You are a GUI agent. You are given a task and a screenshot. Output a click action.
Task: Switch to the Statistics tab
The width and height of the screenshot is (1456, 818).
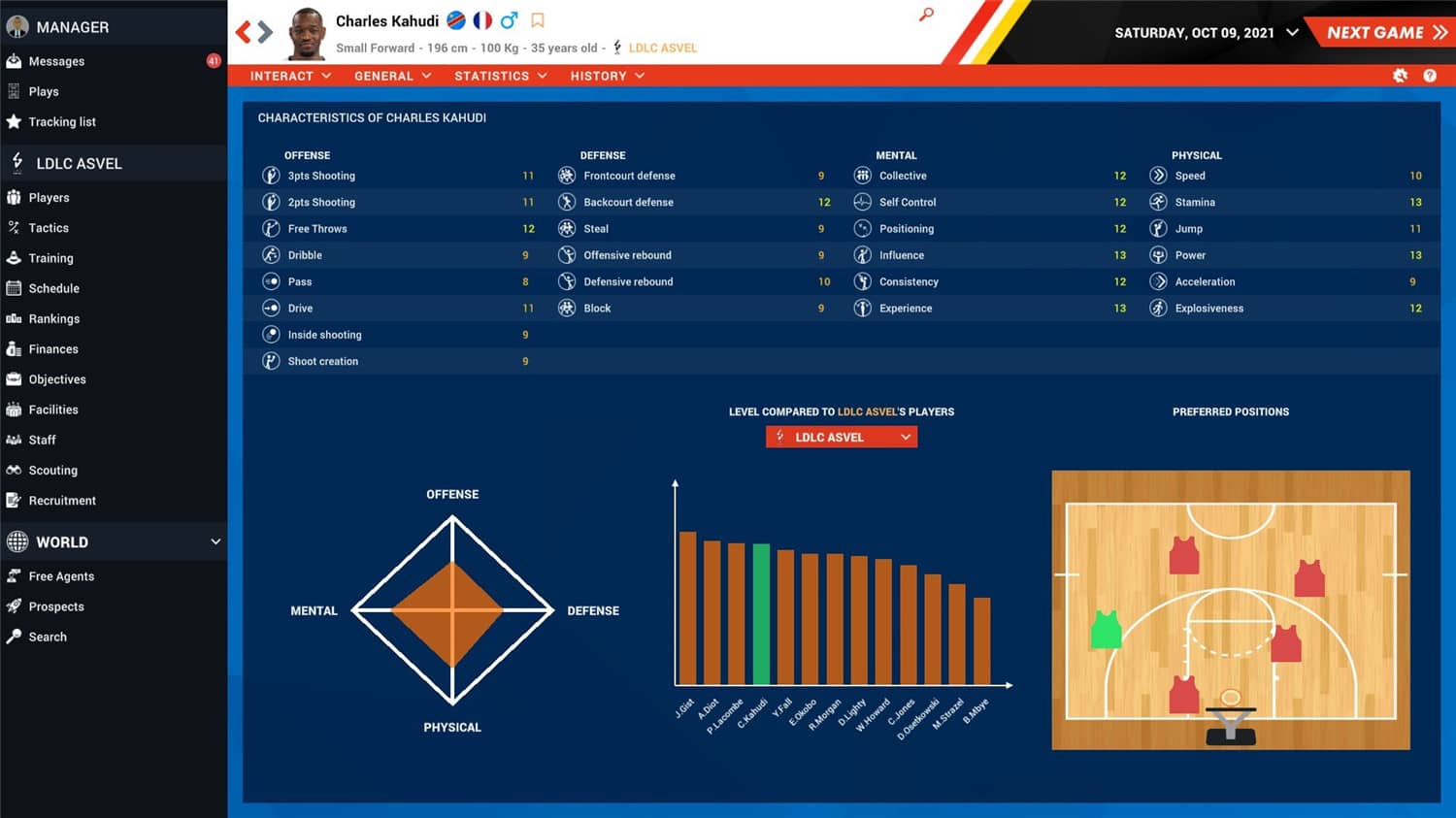coord(492,76)
